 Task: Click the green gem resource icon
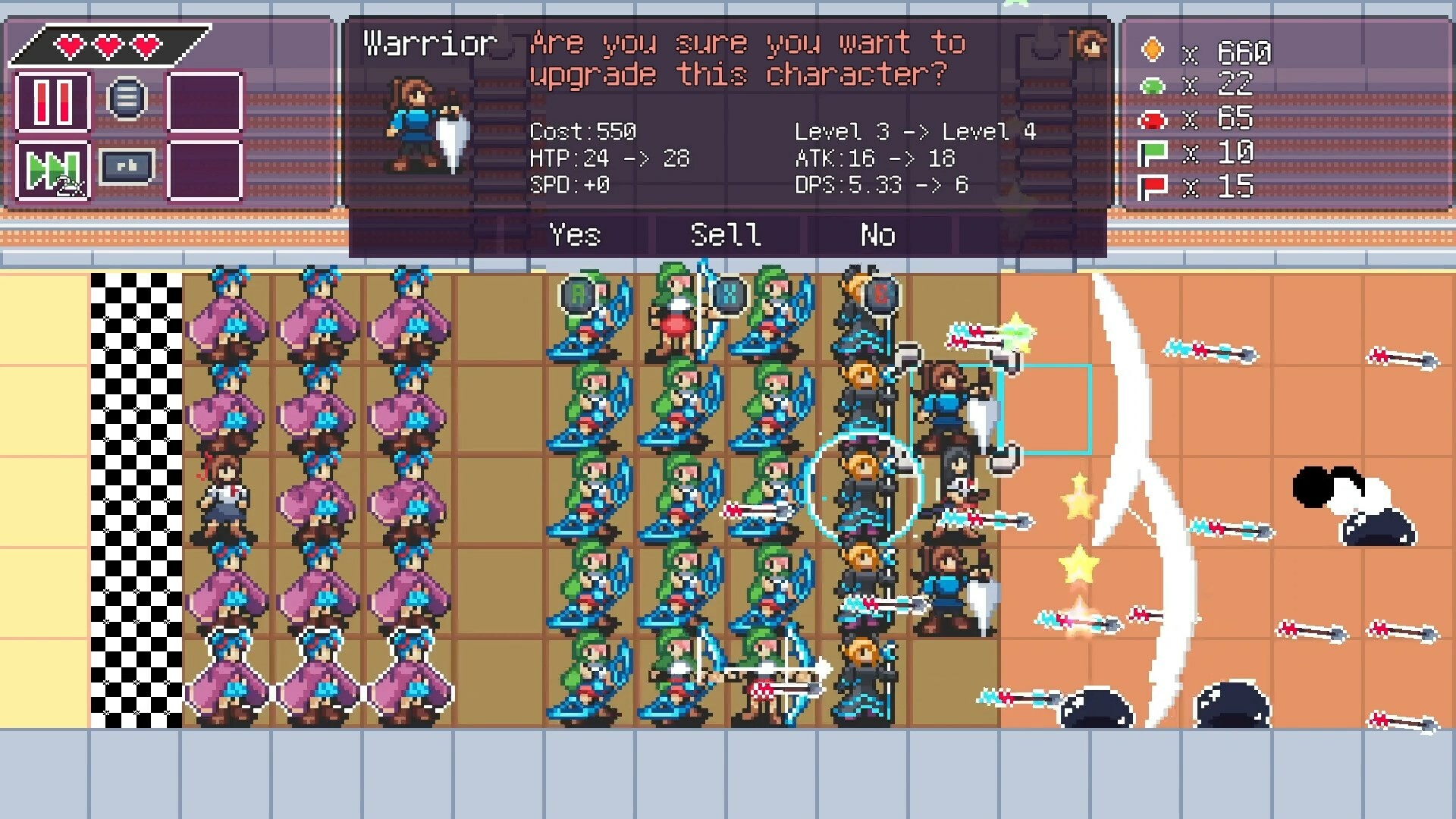[x=1155, y=87]
